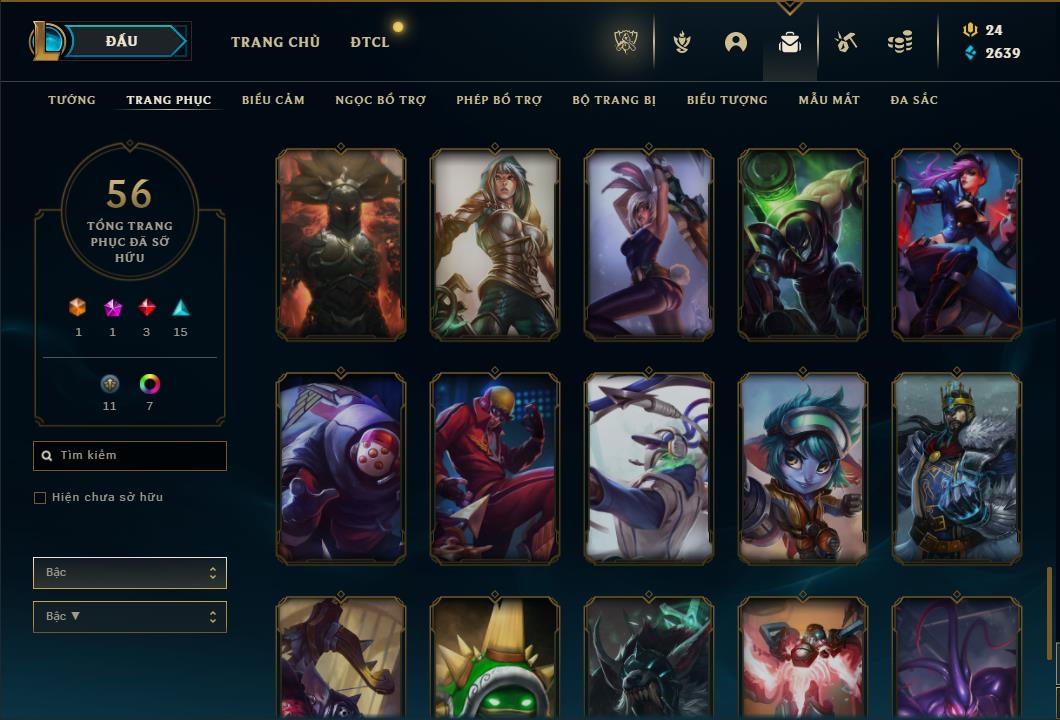Viewport: 1060px width, 720px height.
Task: Open the ĐTCL mode page
Action: point(370,42)
